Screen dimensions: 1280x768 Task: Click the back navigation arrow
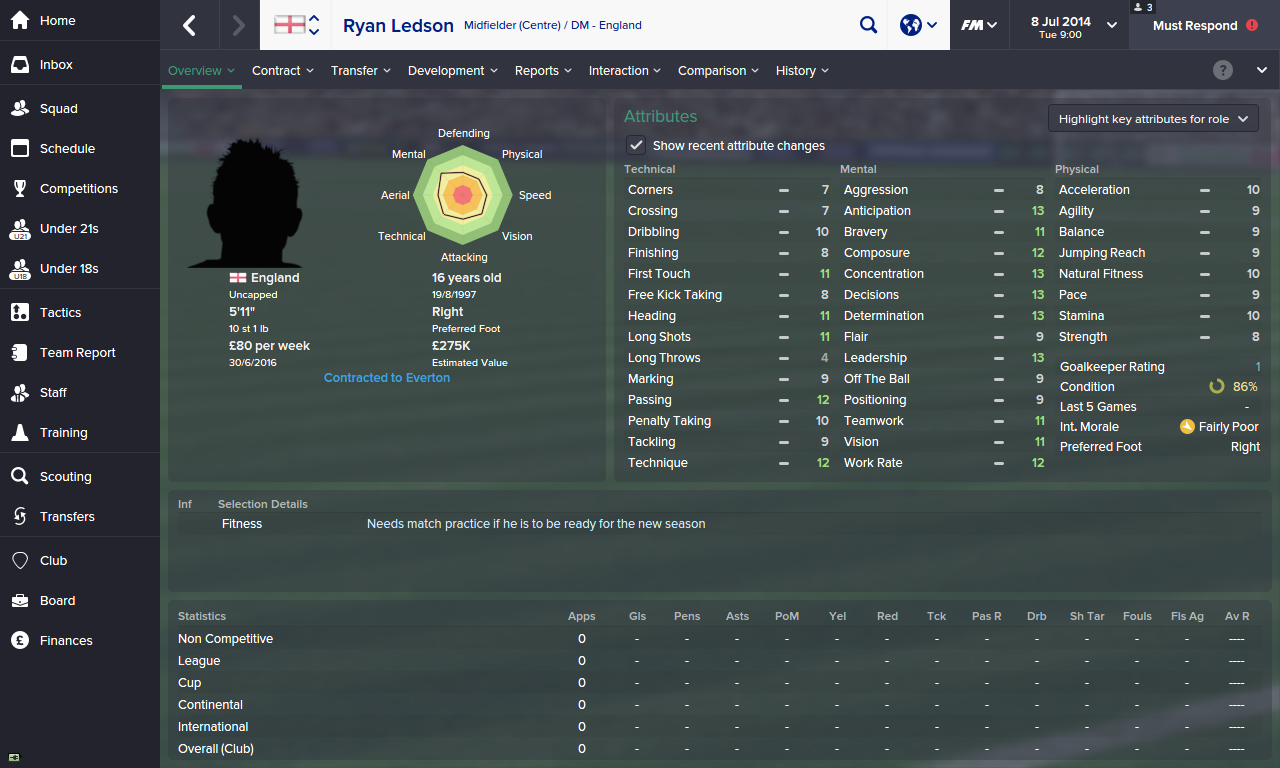tap(189, 25)
